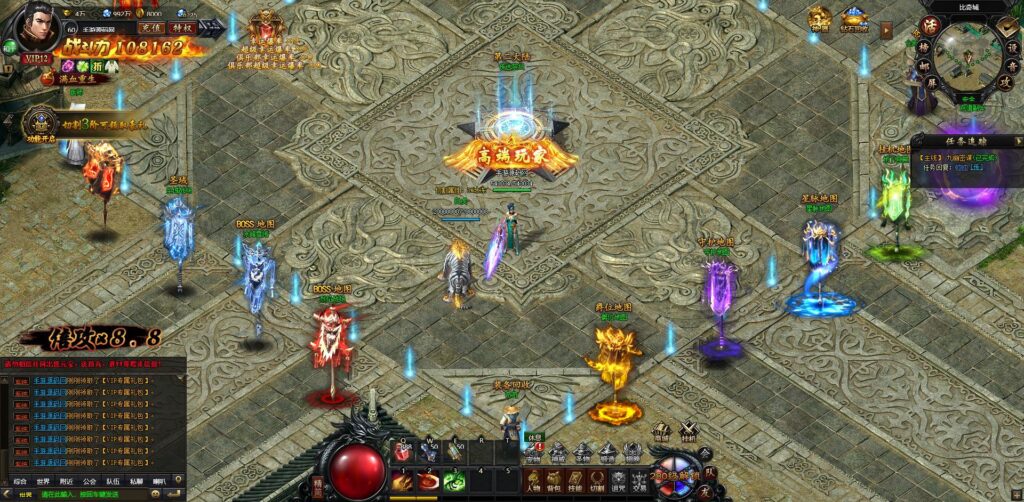Screen dimensions: 1024x502
Task: Activate the green swirl skill in slot 3
Action: (x=454, y=480)
